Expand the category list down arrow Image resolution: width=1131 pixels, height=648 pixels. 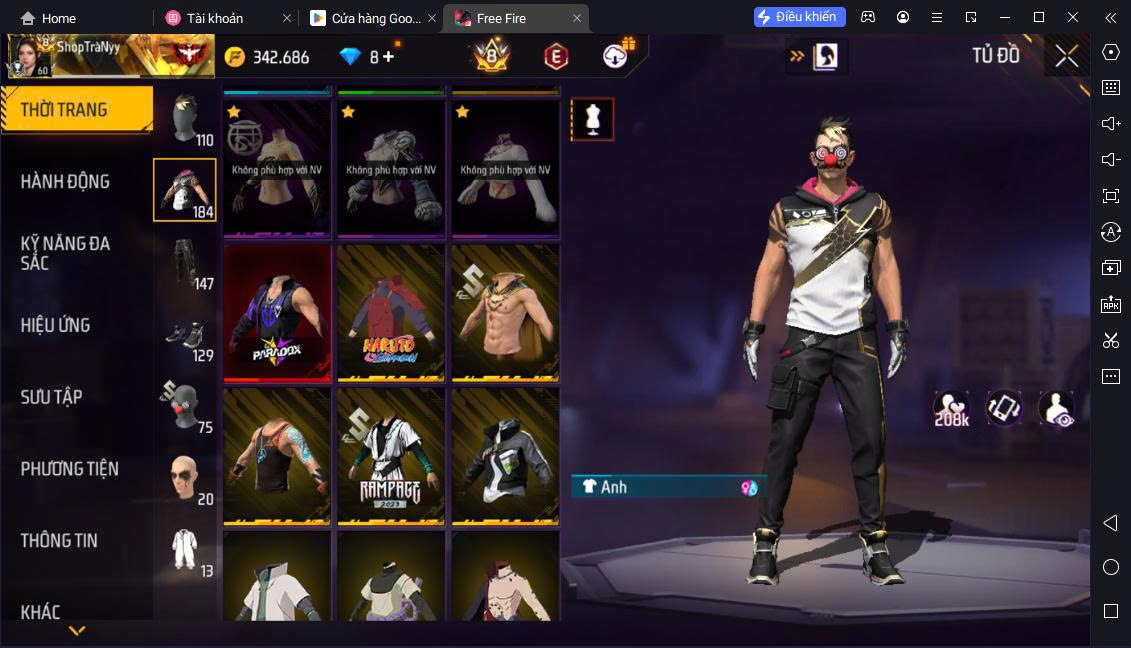(x=77, y=630)
